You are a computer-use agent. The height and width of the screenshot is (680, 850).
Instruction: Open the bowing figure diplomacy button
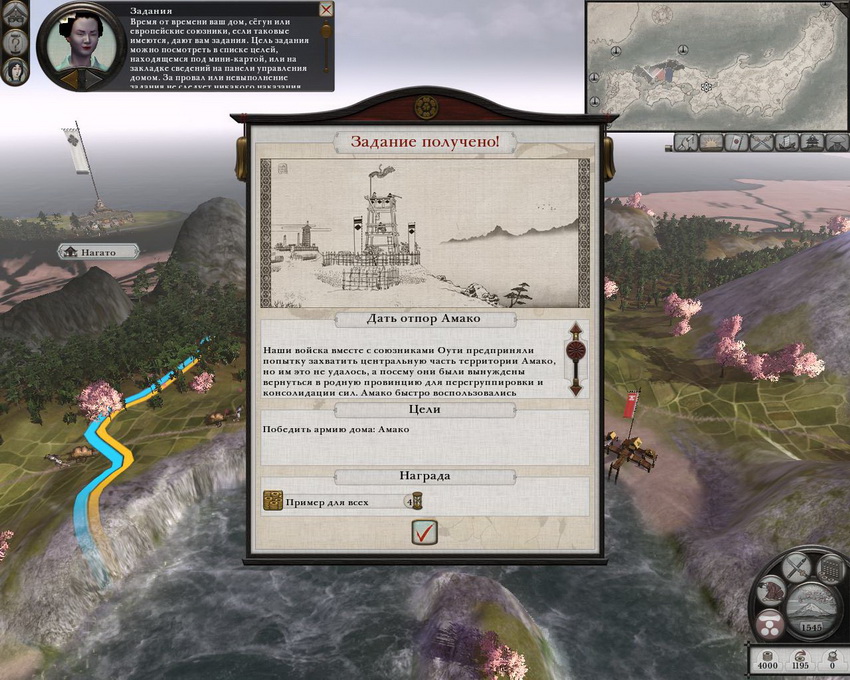click(770, 592)
